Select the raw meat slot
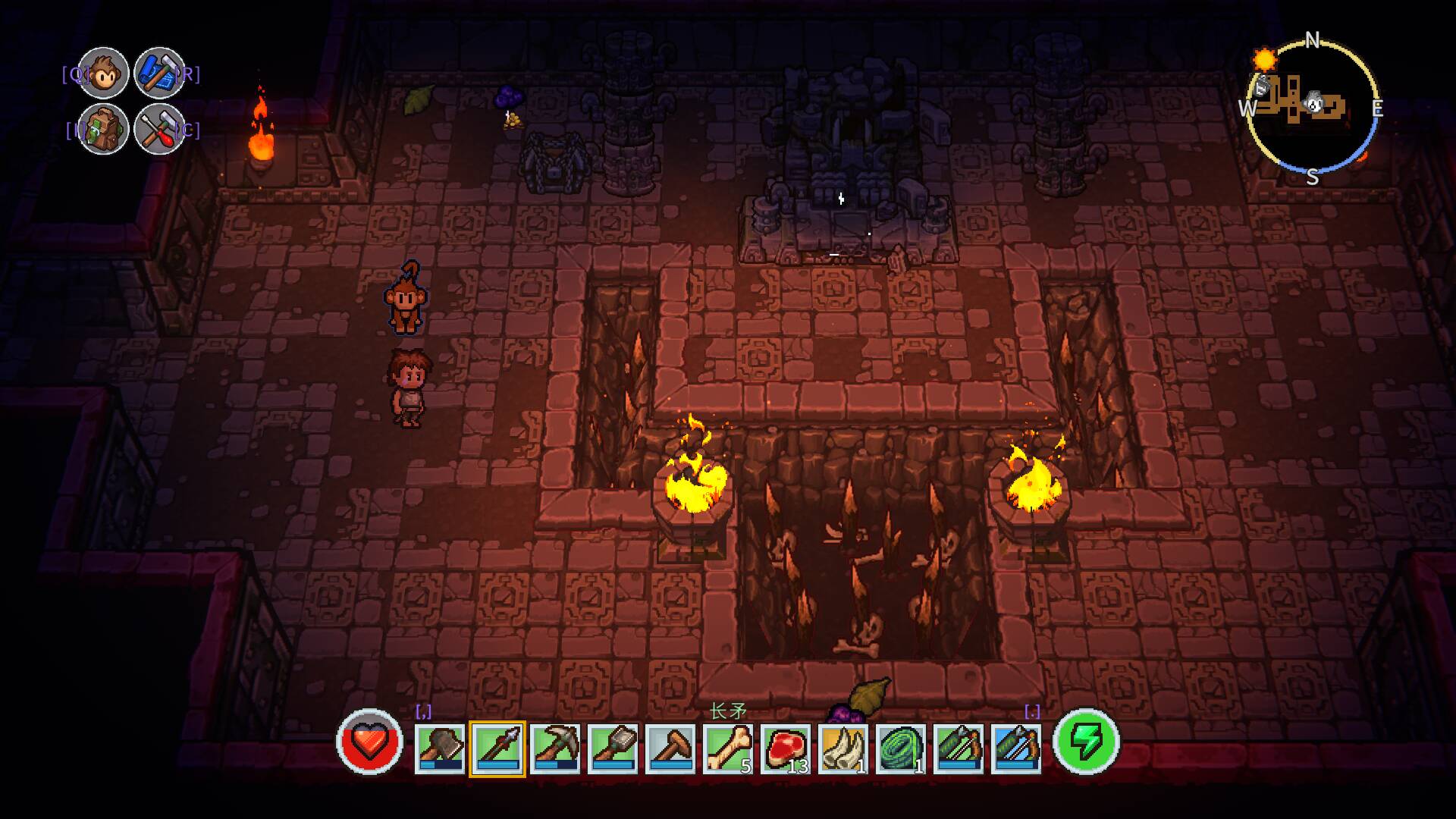The width and height of the screenshot is (1456, 819). pos(786,748)
